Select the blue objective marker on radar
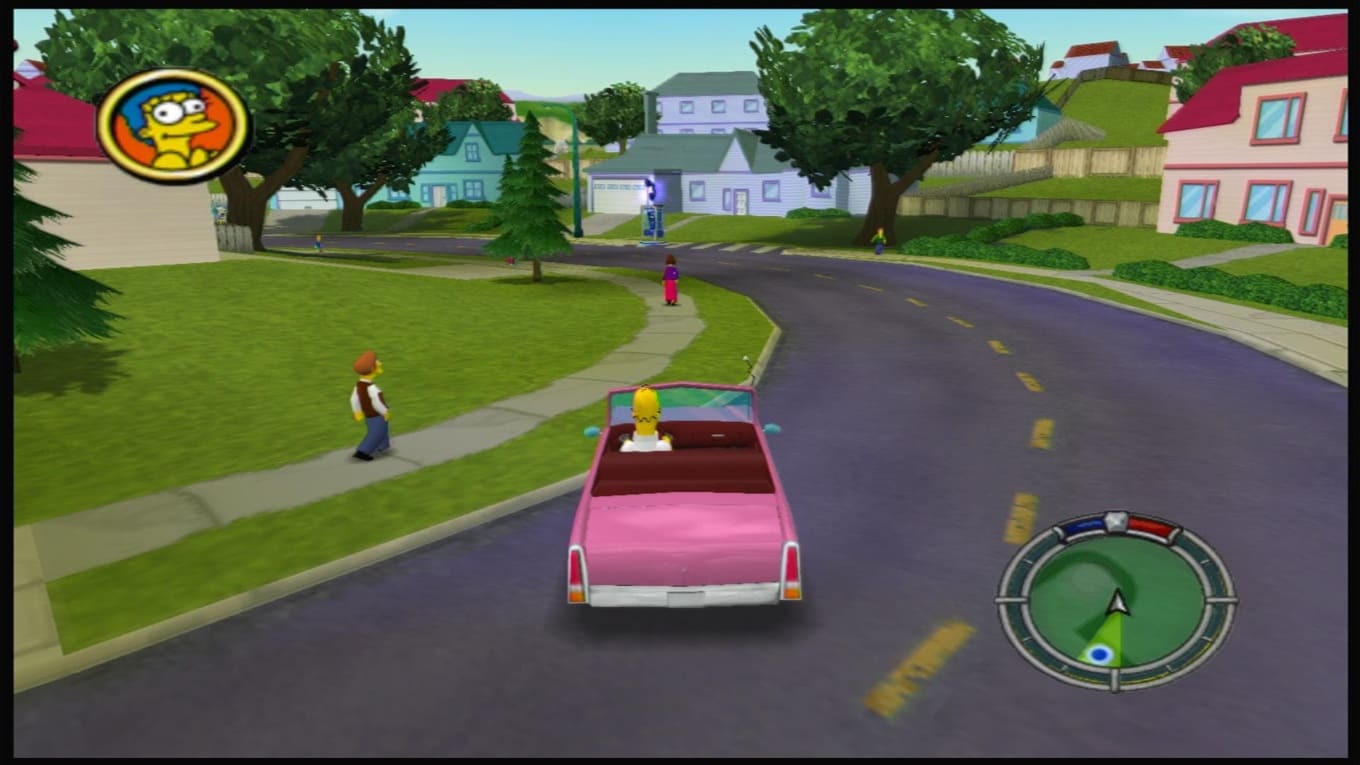 [x=1100, y=655]
